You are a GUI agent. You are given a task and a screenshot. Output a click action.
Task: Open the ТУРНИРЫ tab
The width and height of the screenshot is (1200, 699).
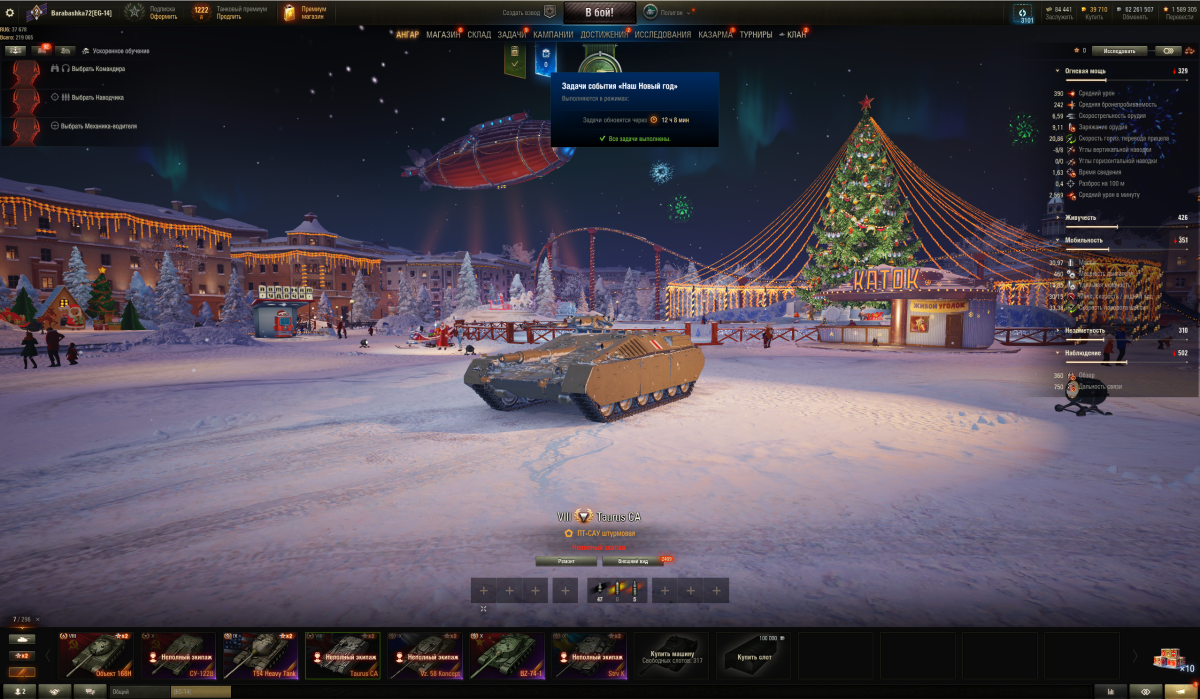[756, 35]
